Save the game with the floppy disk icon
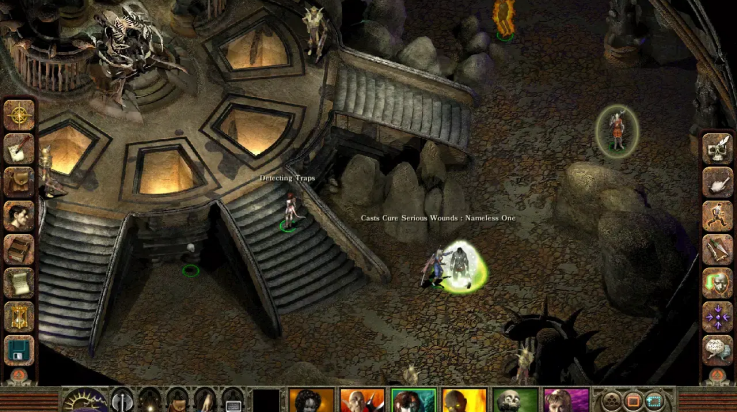 coord(19,350)
